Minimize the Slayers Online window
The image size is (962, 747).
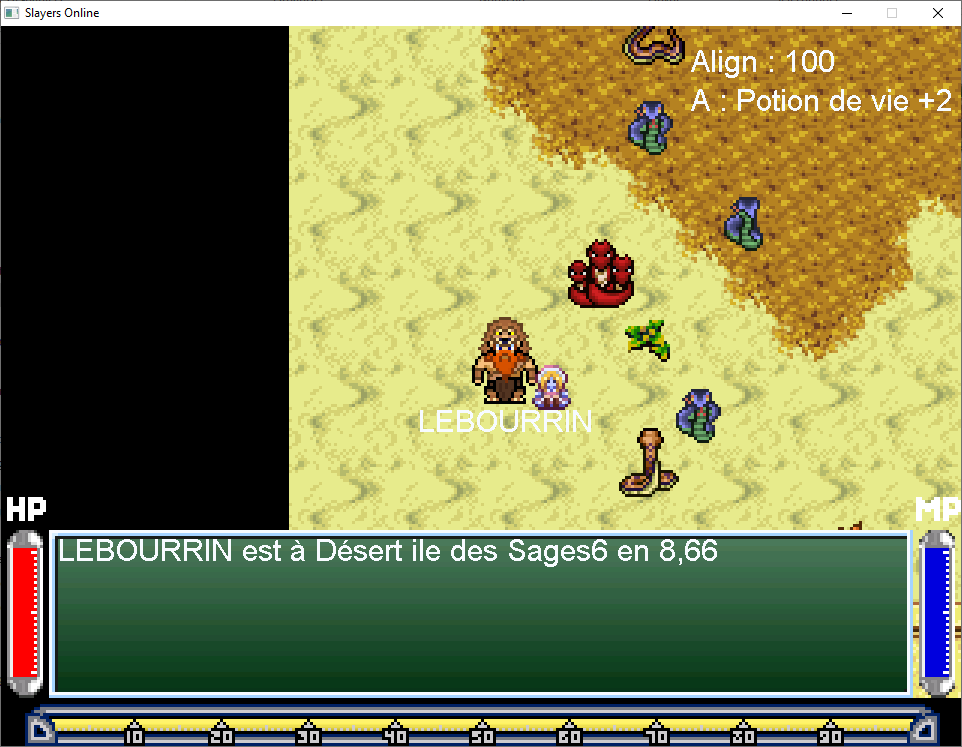(846, 13)
